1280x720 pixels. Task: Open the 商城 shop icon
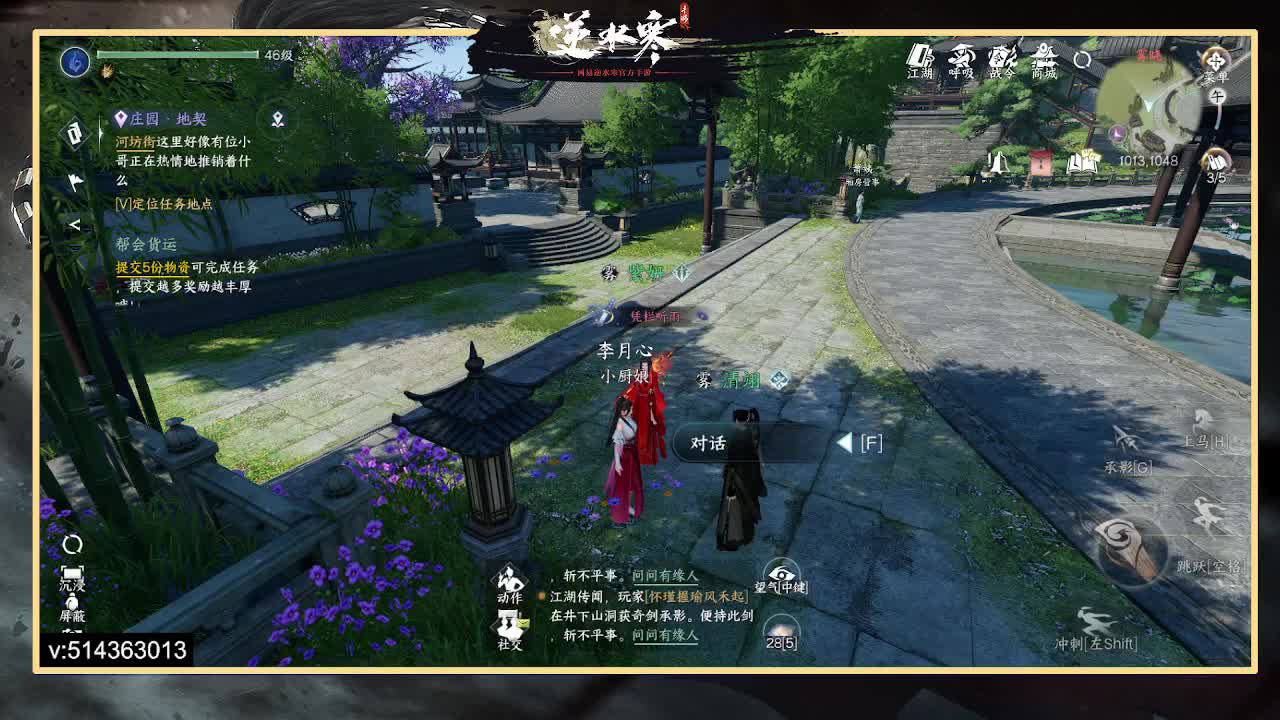pos(1044,62)
